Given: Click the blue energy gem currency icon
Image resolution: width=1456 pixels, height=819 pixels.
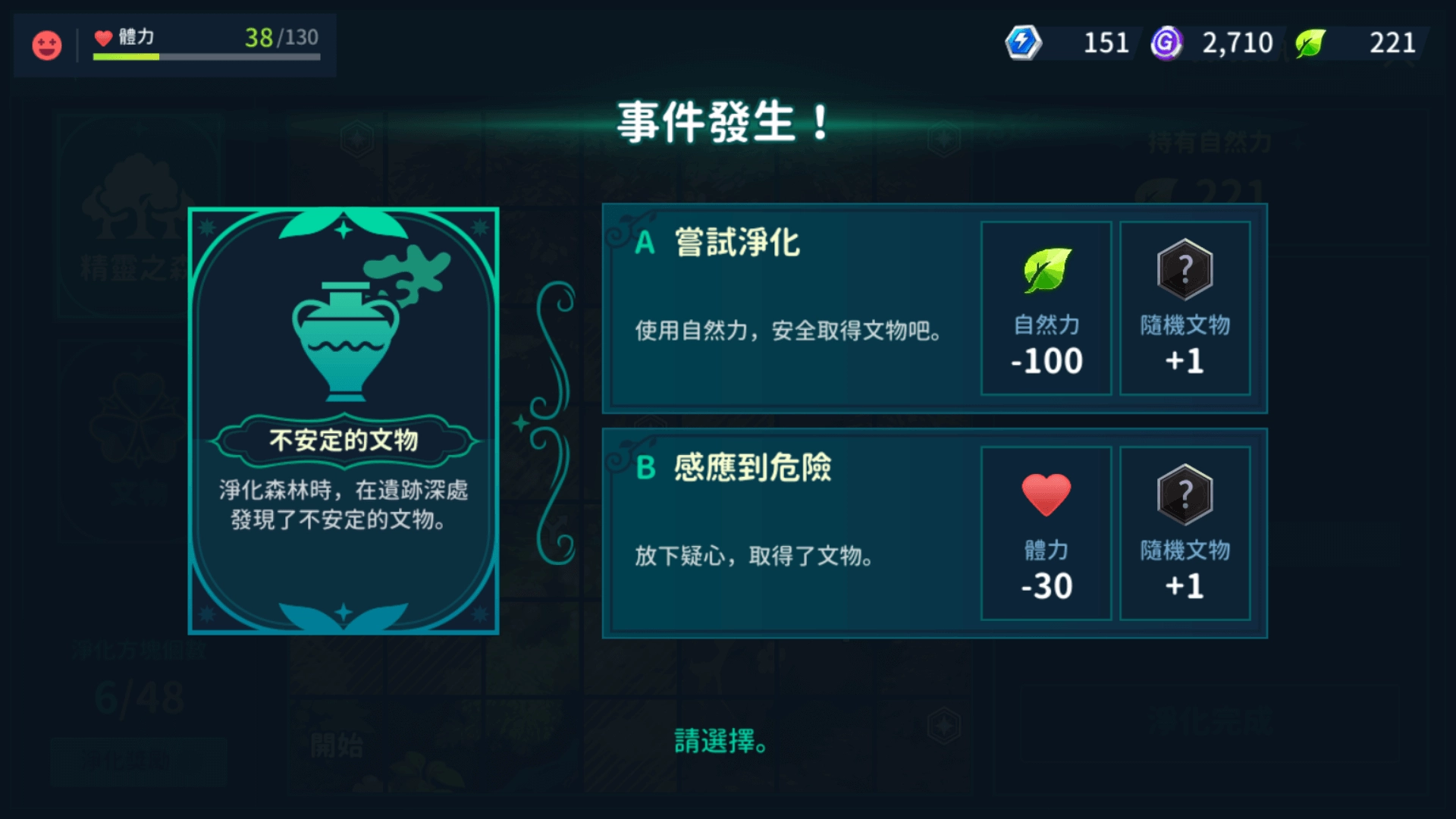Looking at the screenshot, I should click(1023, 43).
